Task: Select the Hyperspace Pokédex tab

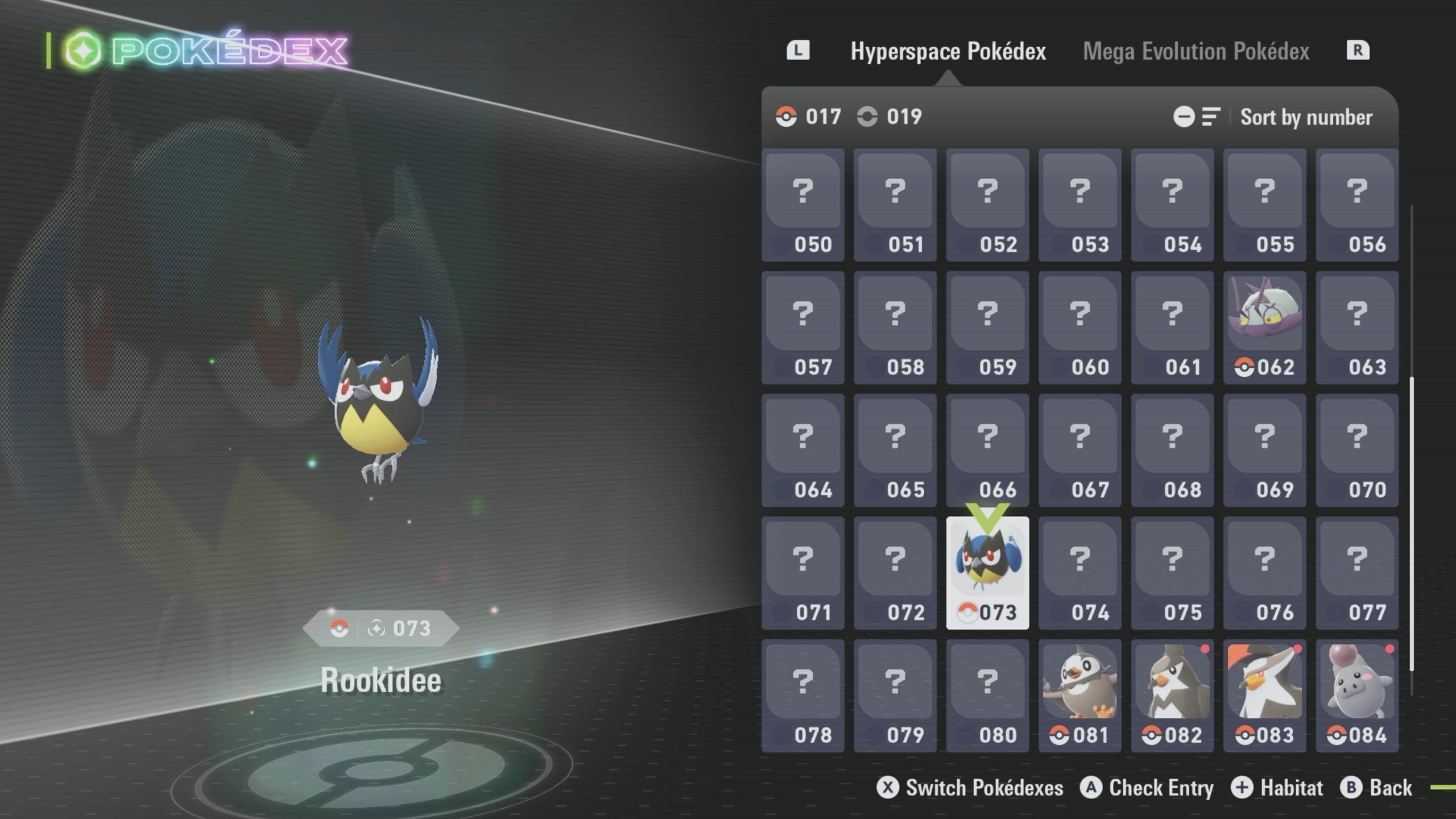Action: coord(948,51)
